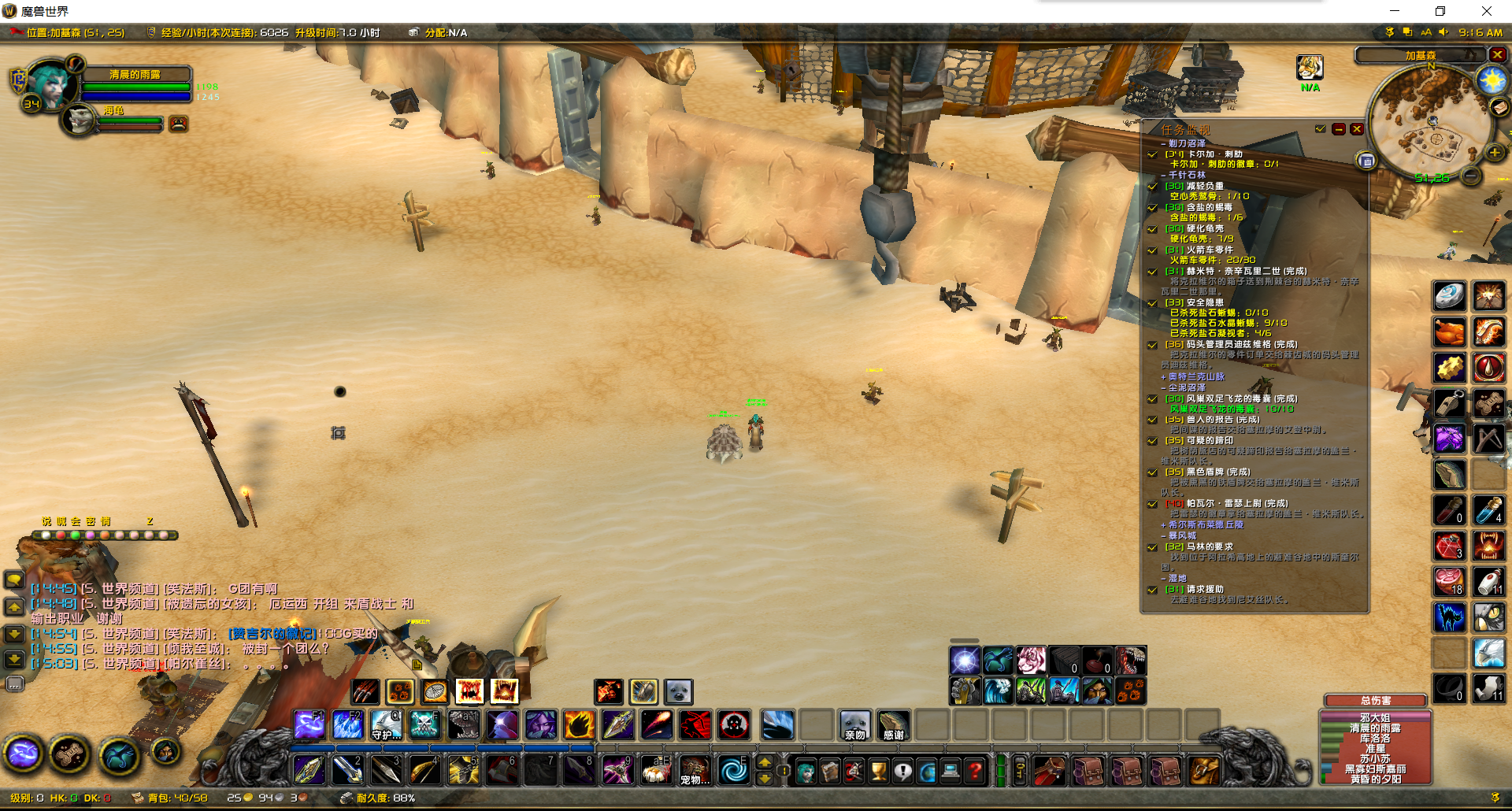Zoom out the minimap with minus button
1512x811 pixels.
[x=1470, y=176]
